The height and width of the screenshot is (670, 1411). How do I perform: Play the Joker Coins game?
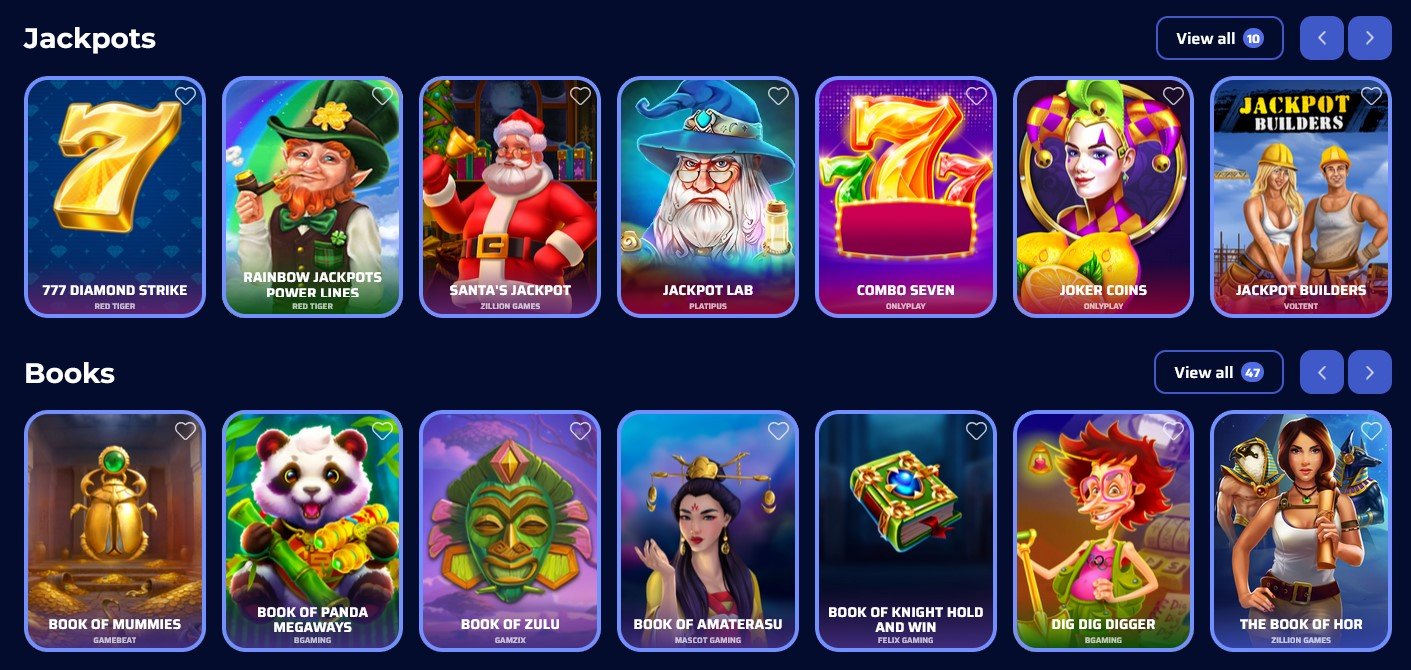click(1103, 198)
